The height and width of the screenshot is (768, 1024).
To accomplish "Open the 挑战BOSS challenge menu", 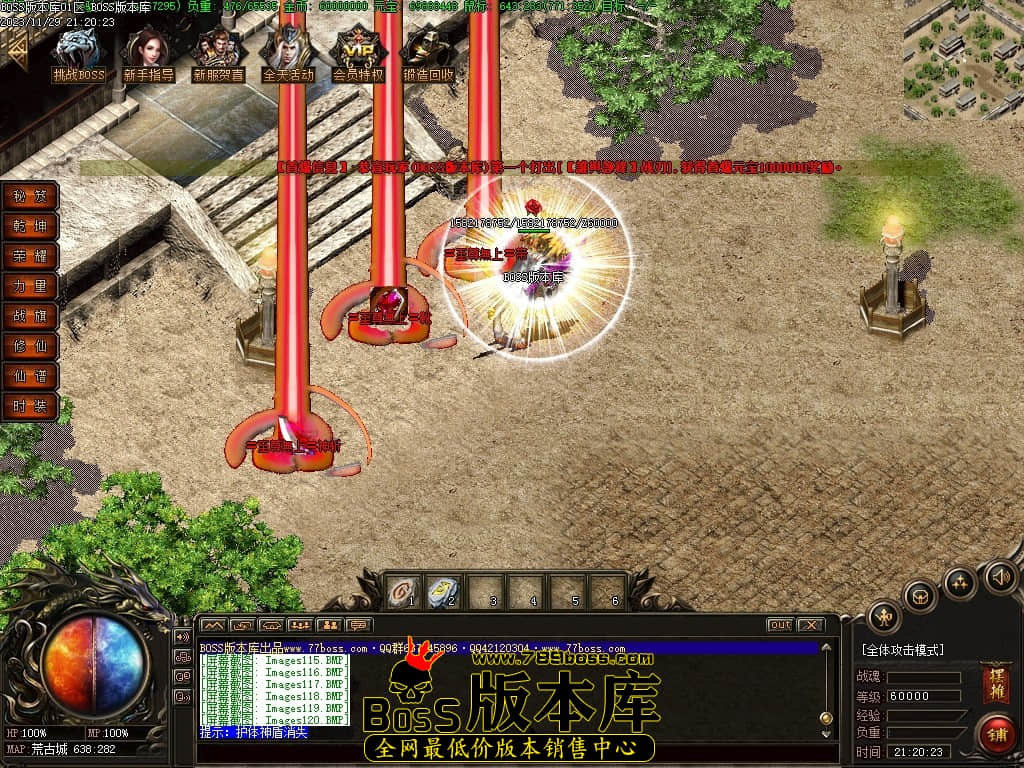I will [78, 54].
